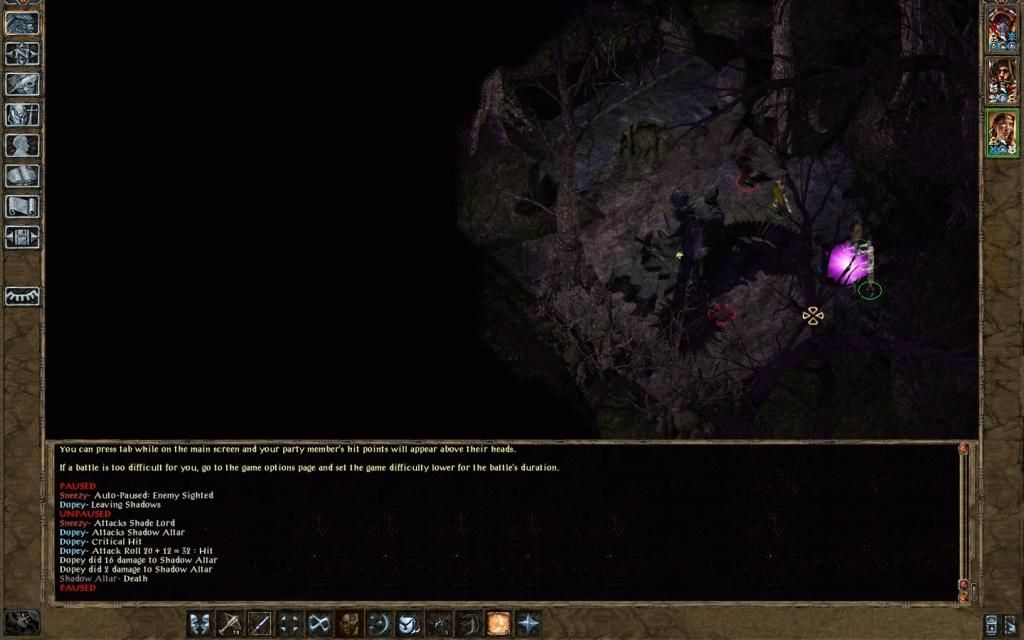This screenshot has width=1024, height=640.
Task: Click the talk masks action button
Action: coord(200,624)
